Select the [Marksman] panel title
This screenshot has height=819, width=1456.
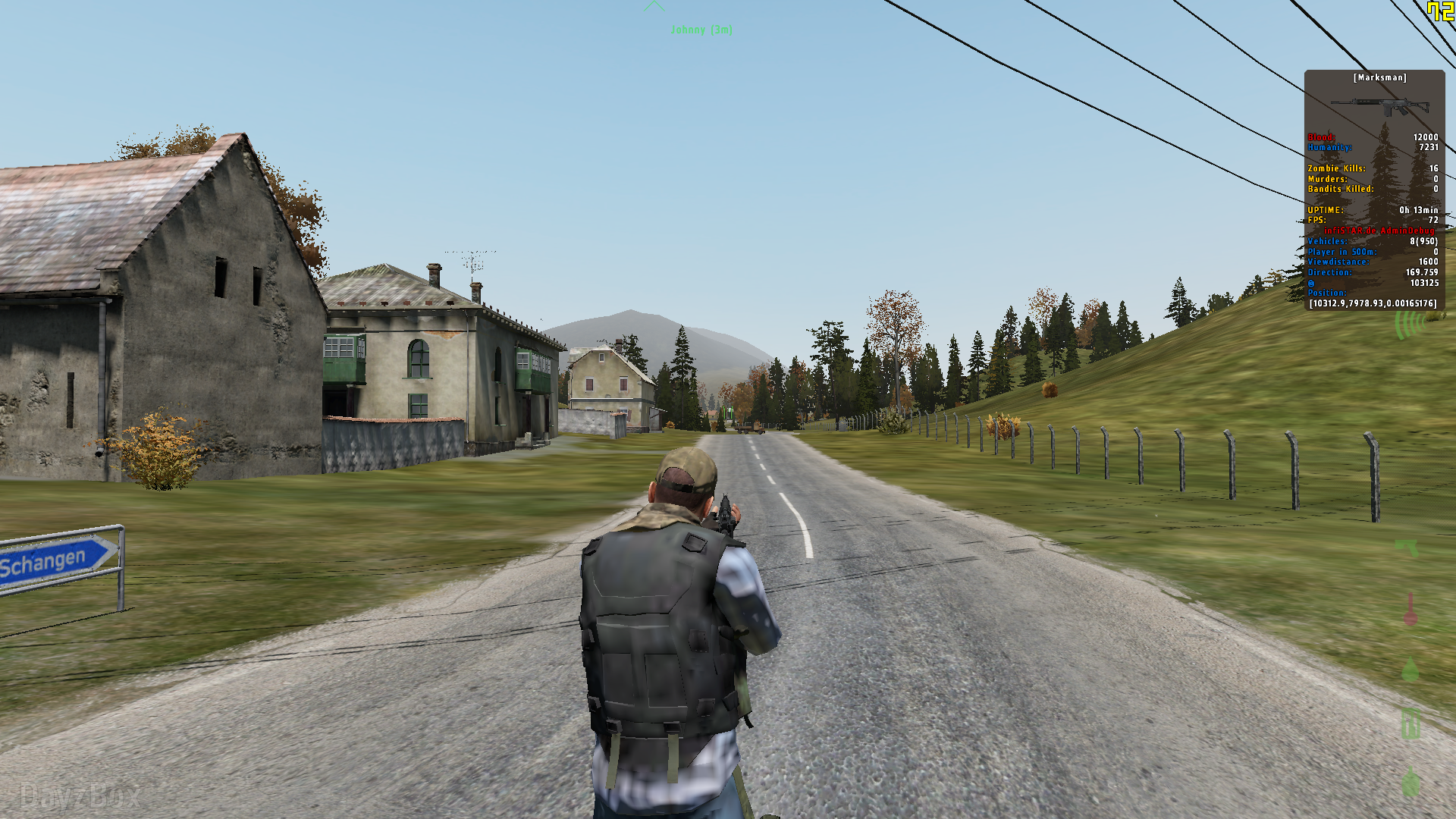1379,78
